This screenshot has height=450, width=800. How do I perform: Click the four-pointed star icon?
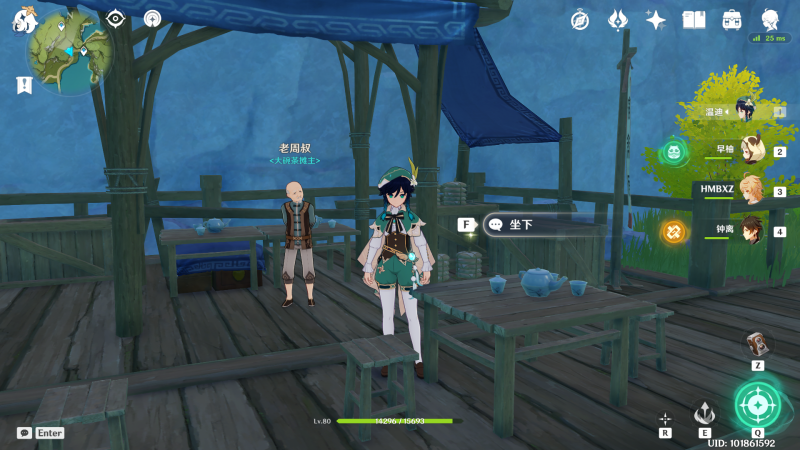tap(656, 19)
